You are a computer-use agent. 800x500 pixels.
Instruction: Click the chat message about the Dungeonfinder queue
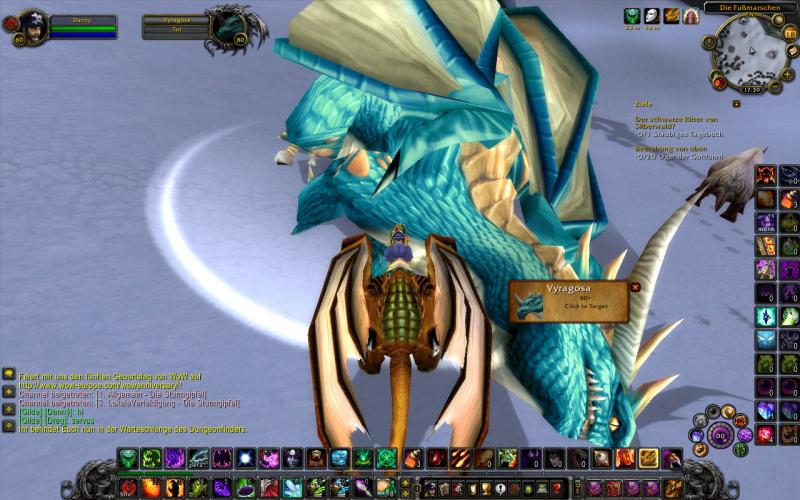pyautogui.click(x=132, y=429)
